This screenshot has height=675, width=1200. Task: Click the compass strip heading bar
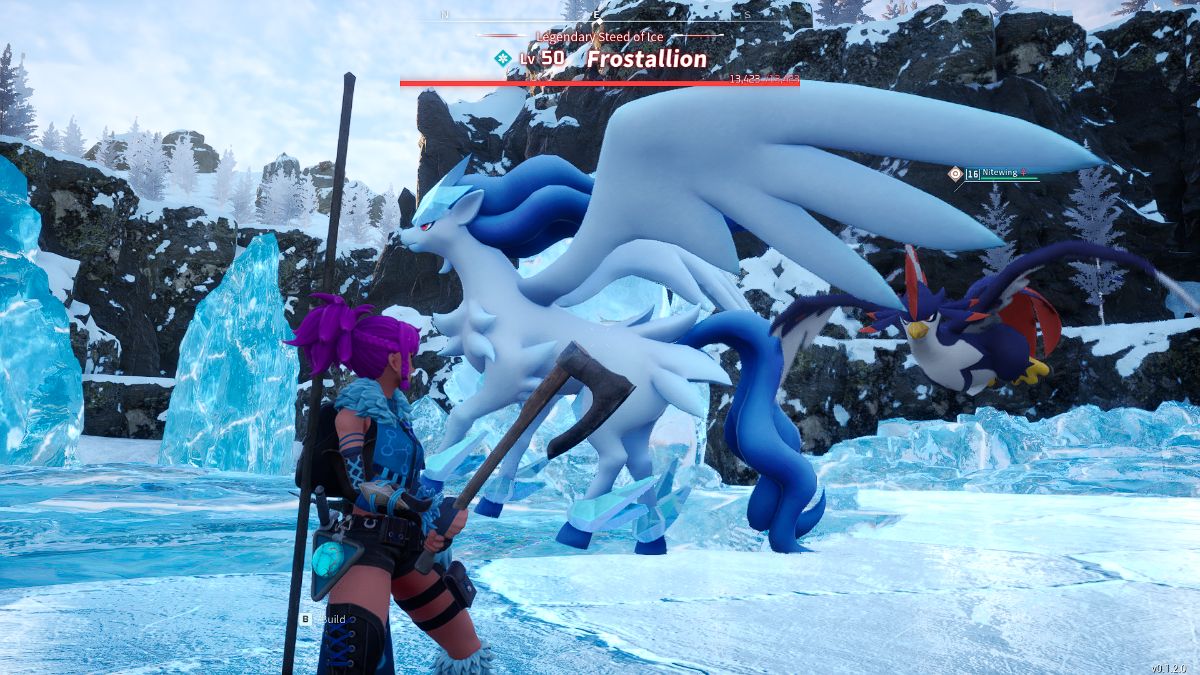tap(598, 17)
